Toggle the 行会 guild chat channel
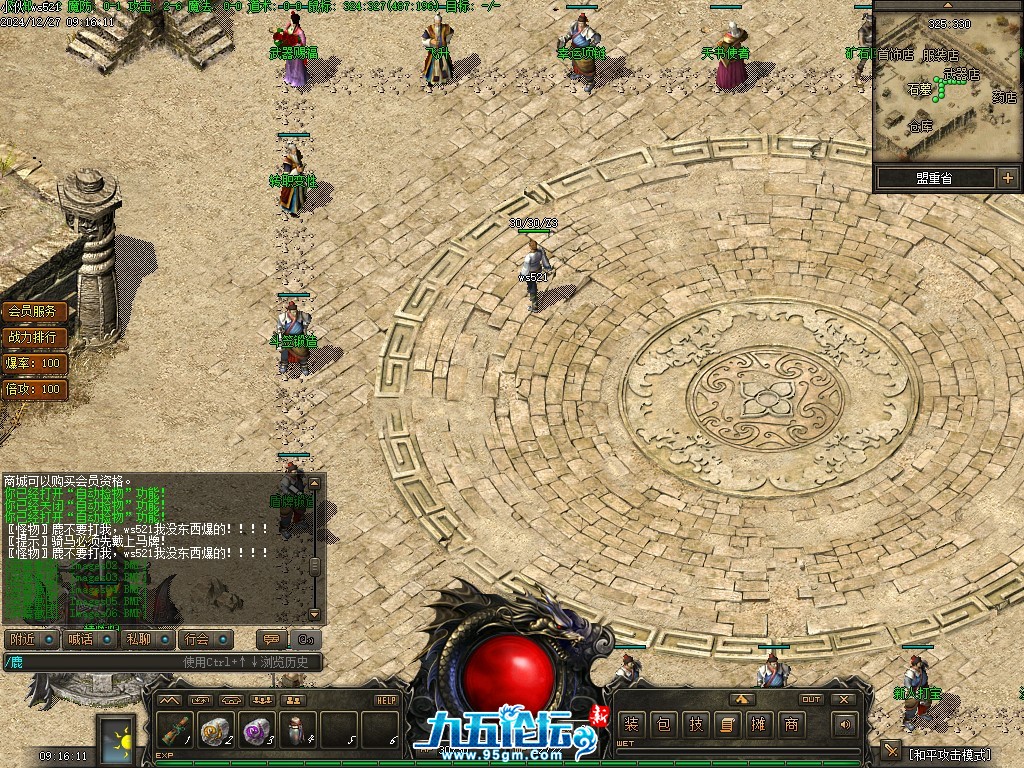1024x768 pixels. tap(207, 639)
